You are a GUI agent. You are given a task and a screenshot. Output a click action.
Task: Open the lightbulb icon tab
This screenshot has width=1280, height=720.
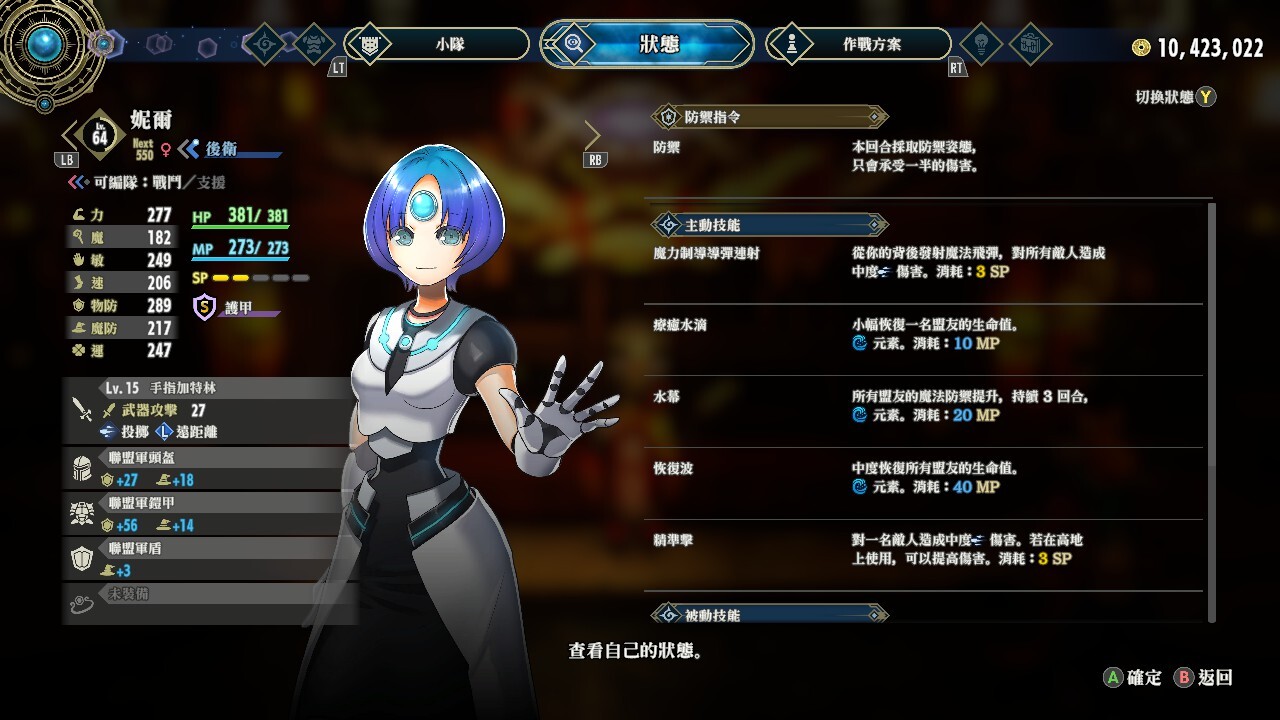pyautogui.click(x=980, y=44)
